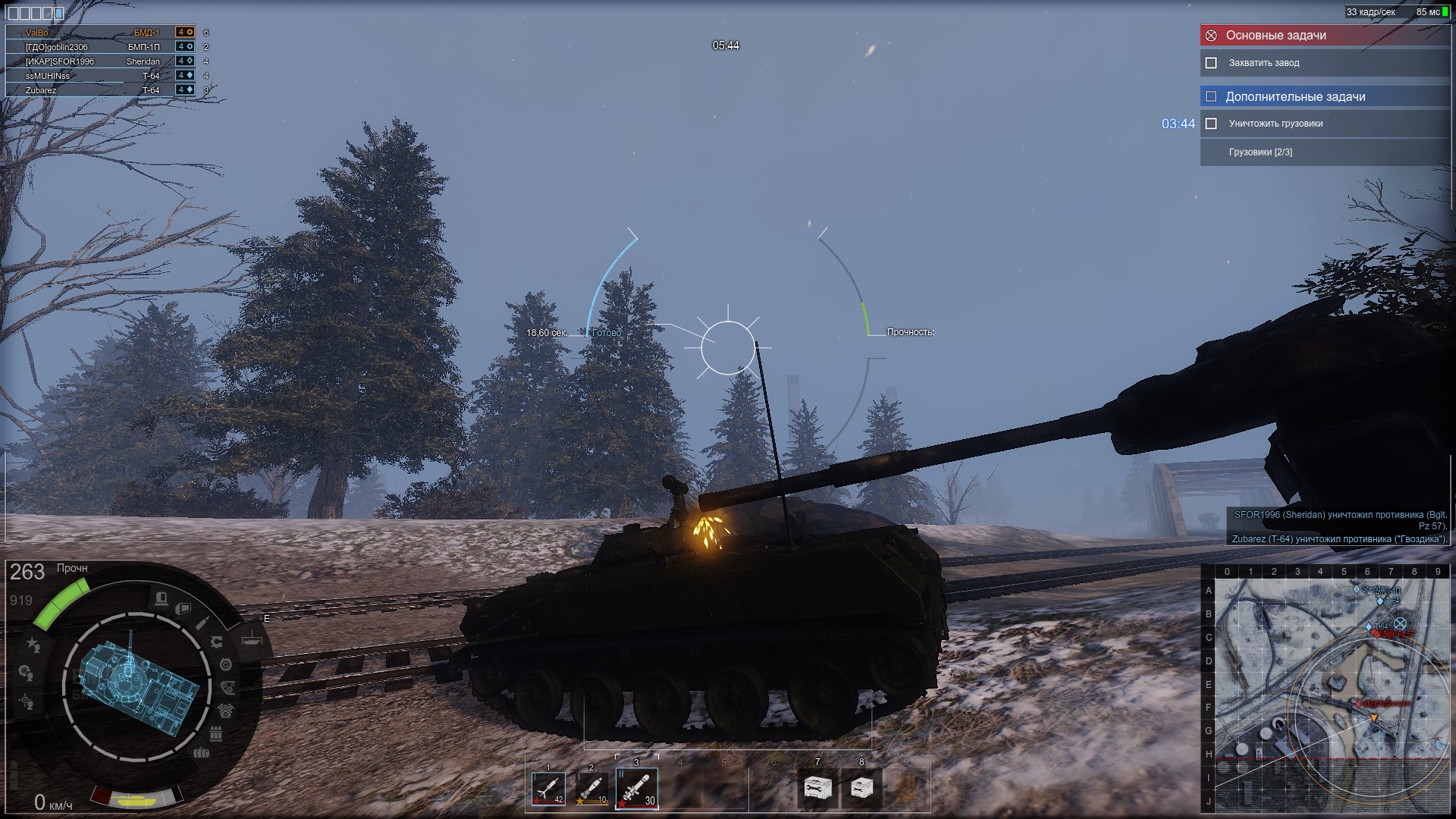This screenshot has width=1456, height=819.
Task: Switch to shell slot 2 with 10 rounds
Action: [591, 789]
